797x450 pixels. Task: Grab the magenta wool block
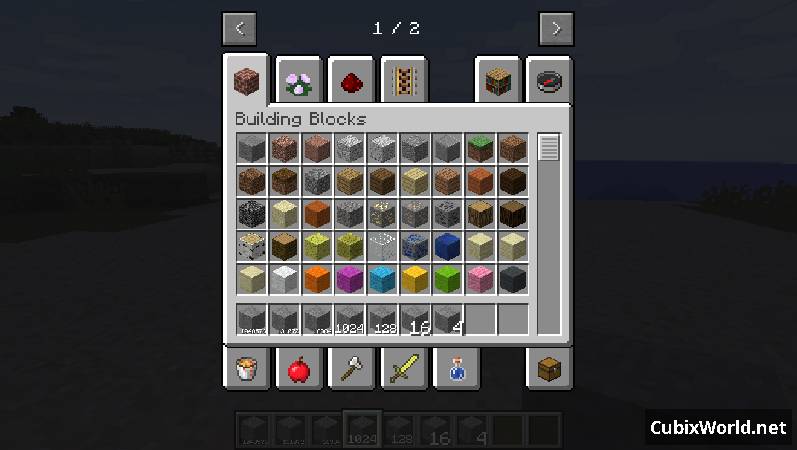[x=351, y=279]
